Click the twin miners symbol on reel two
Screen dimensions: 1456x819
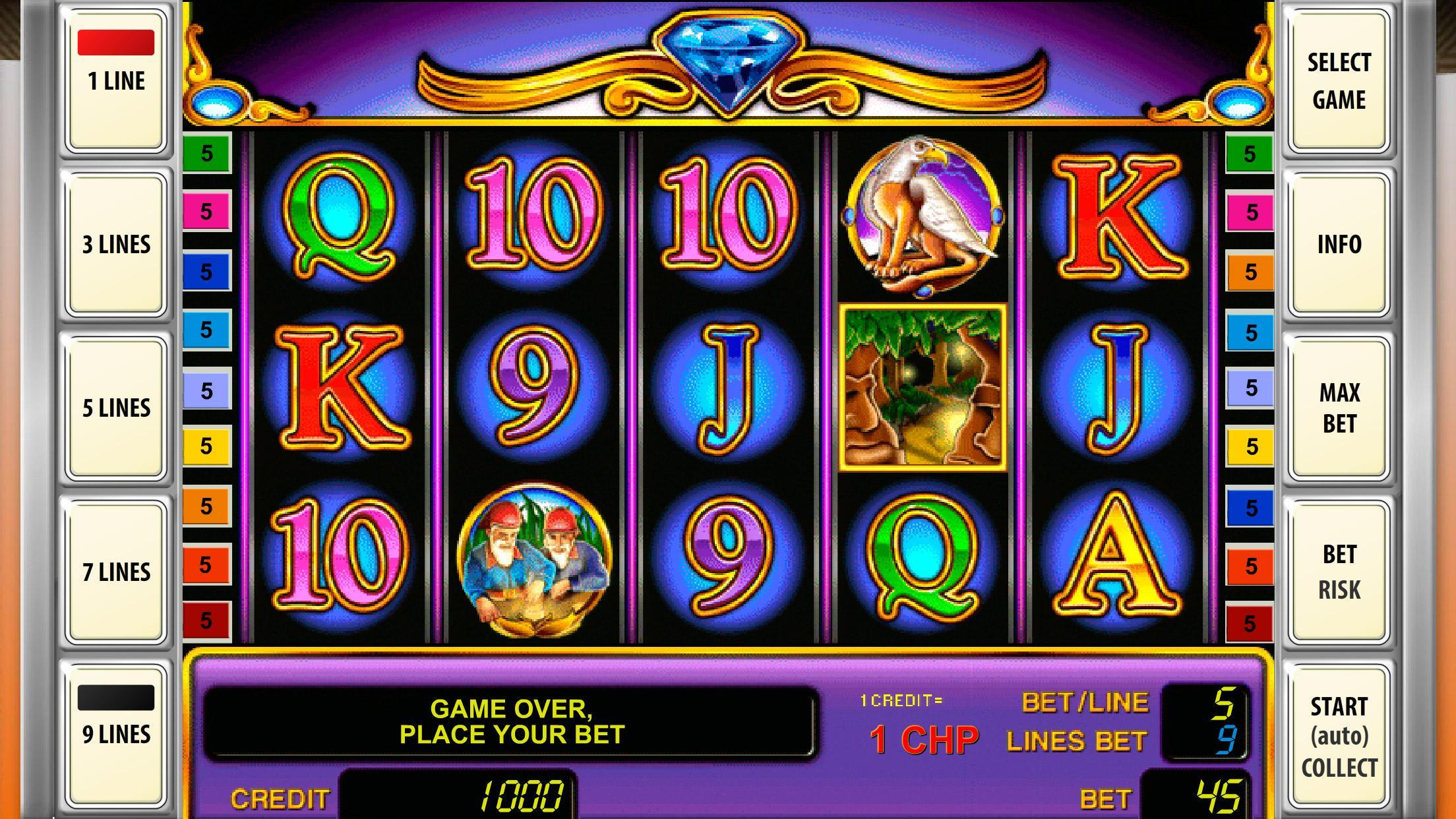[x=537, y=564]
